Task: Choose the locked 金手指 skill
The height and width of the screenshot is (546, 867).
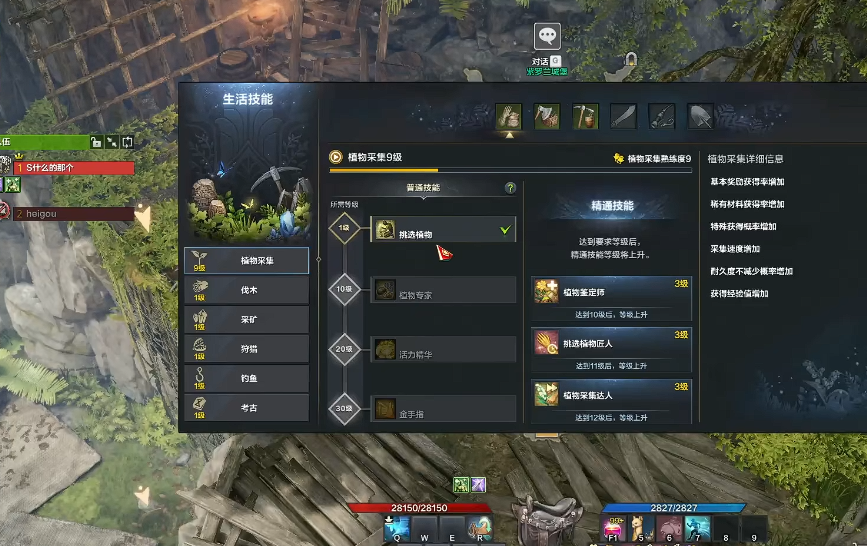Action: [x=443, y=409]
